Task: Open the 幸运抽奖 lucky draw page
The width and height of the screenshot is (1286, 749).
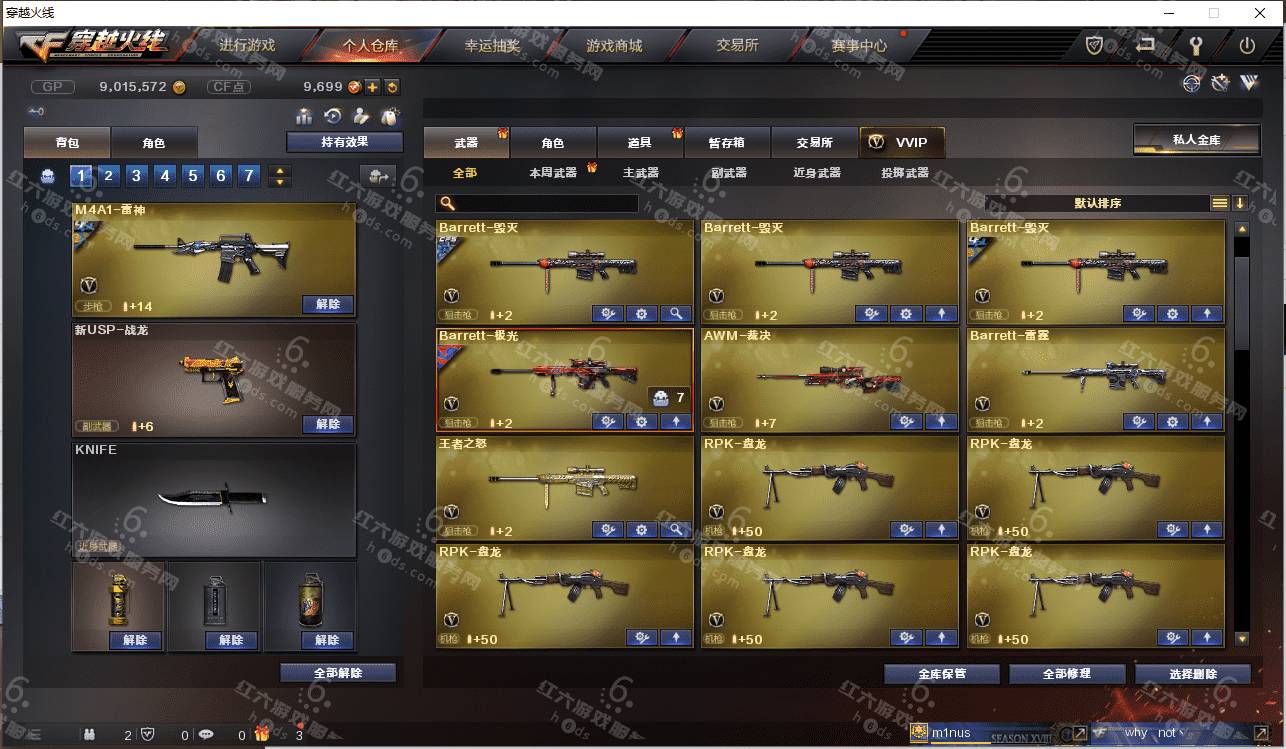Action: (x=492, y=46)
